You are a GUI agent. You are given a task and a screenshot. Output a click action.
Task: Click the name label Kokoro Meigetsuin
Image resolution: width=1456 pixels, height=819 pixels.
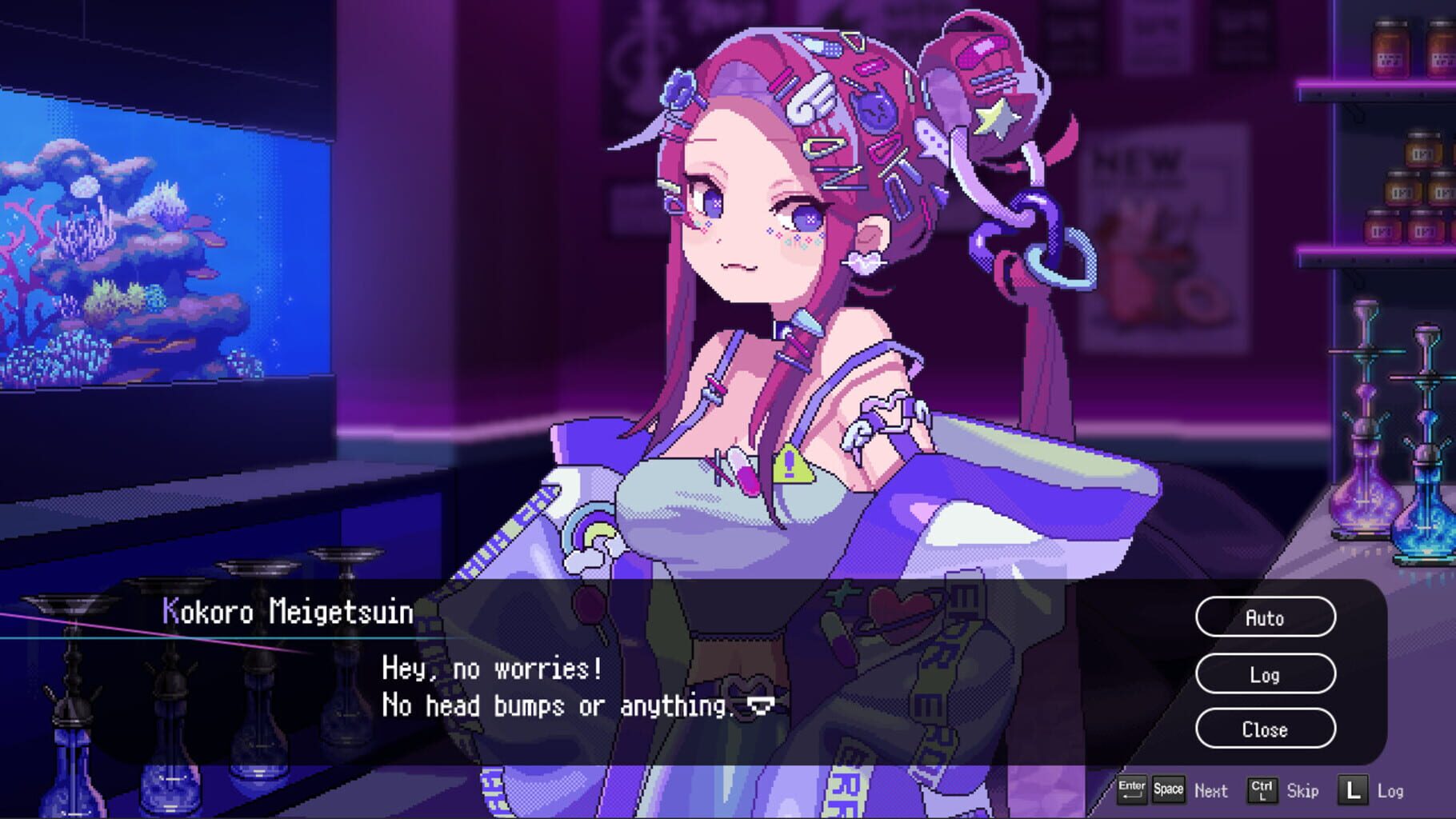(x=286, y=610)
